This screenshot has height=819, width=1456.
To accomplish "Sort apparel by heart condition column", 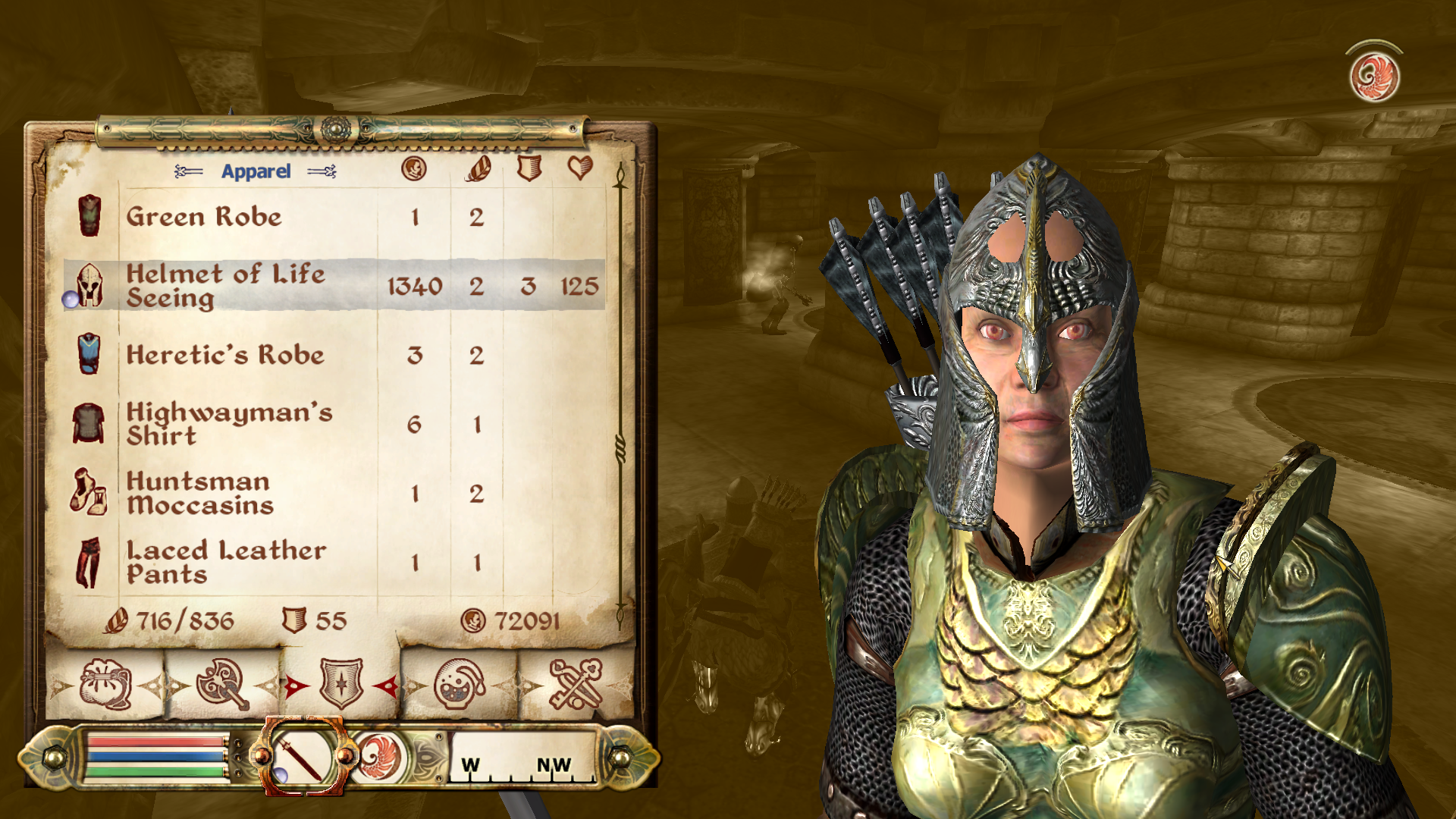I will pyautogui.click(x=580, y=168).
